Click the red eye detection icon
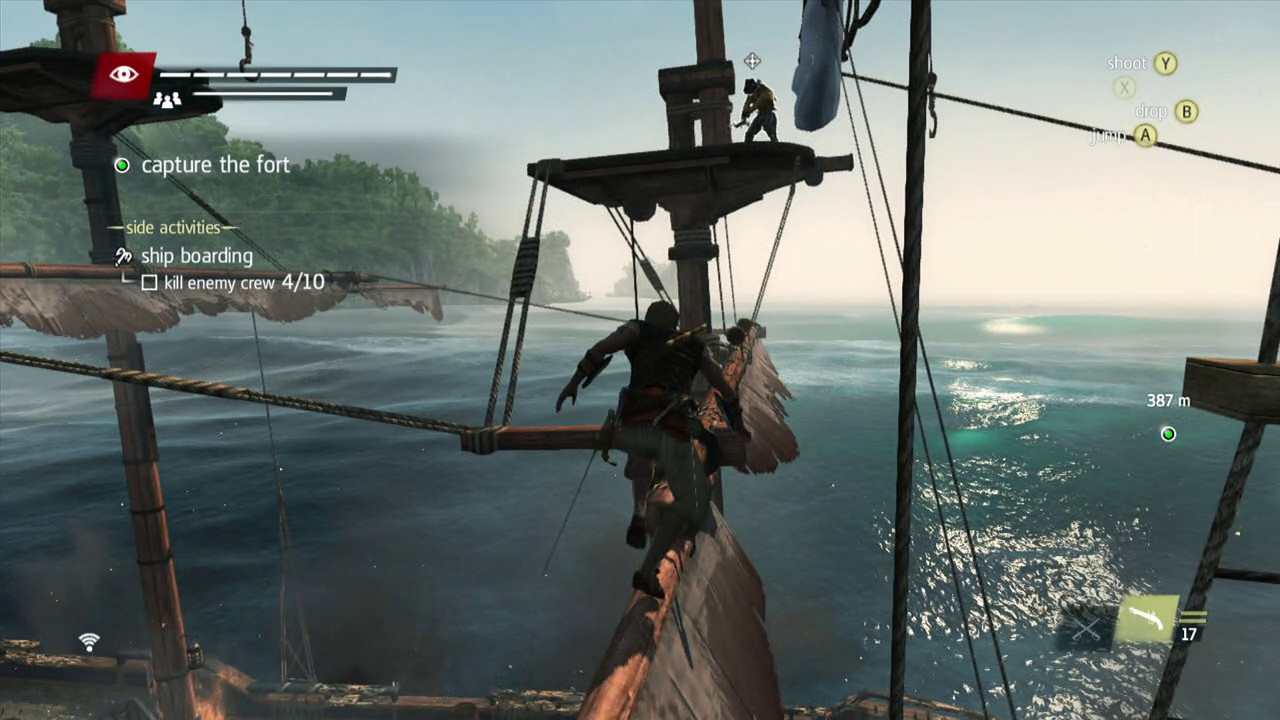The image size is (1280, 720). click(x=124, y=75)
